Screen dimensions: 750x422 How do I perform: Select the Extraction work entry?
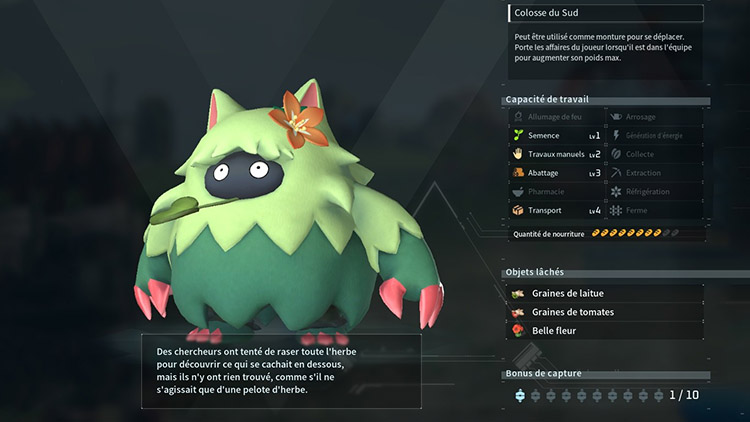pos(655,173)
